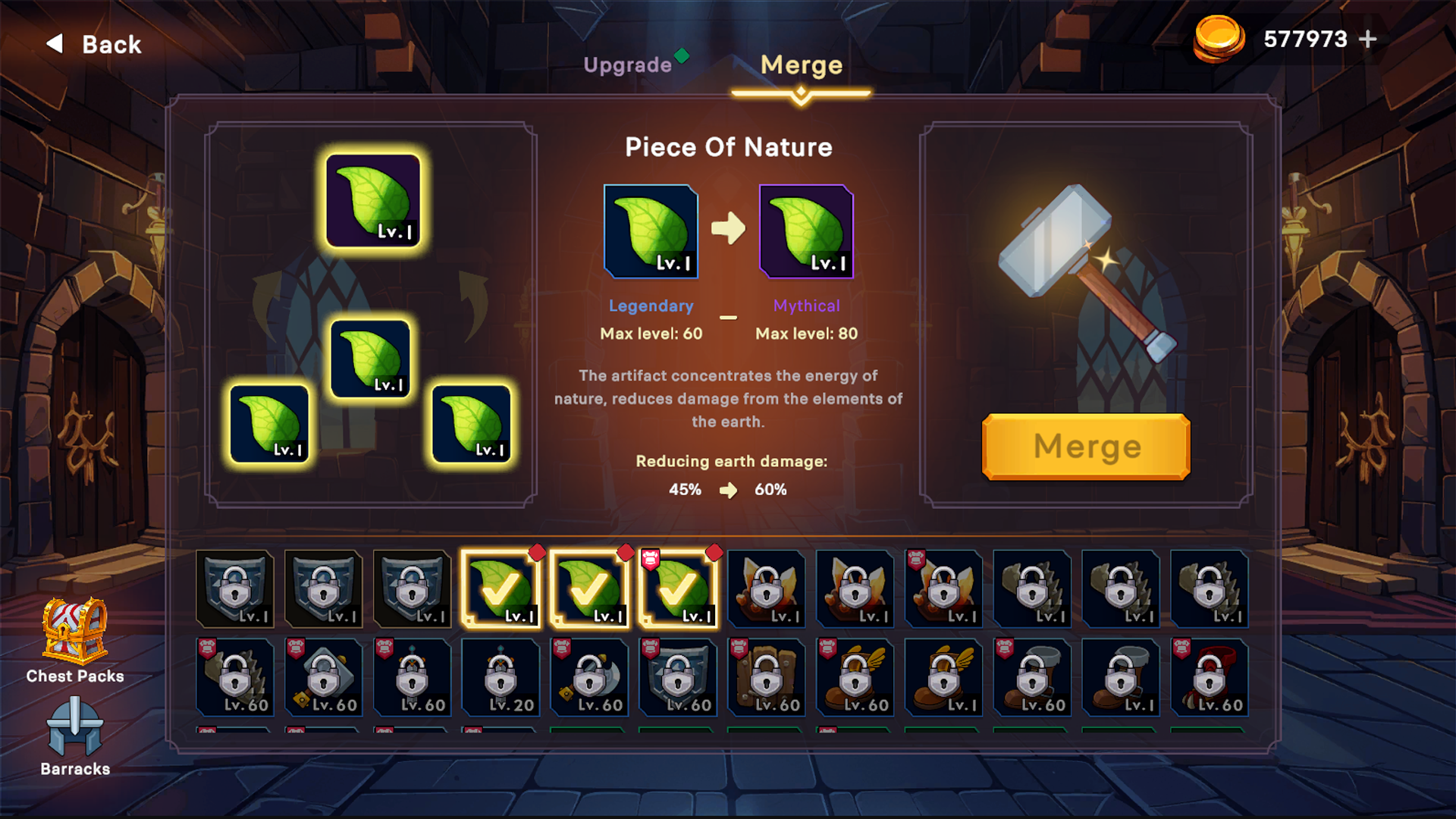Confirm the merge with the yellow Merge button
The width and height of the screenshot is (1456, 819).
click(1085, 447)
